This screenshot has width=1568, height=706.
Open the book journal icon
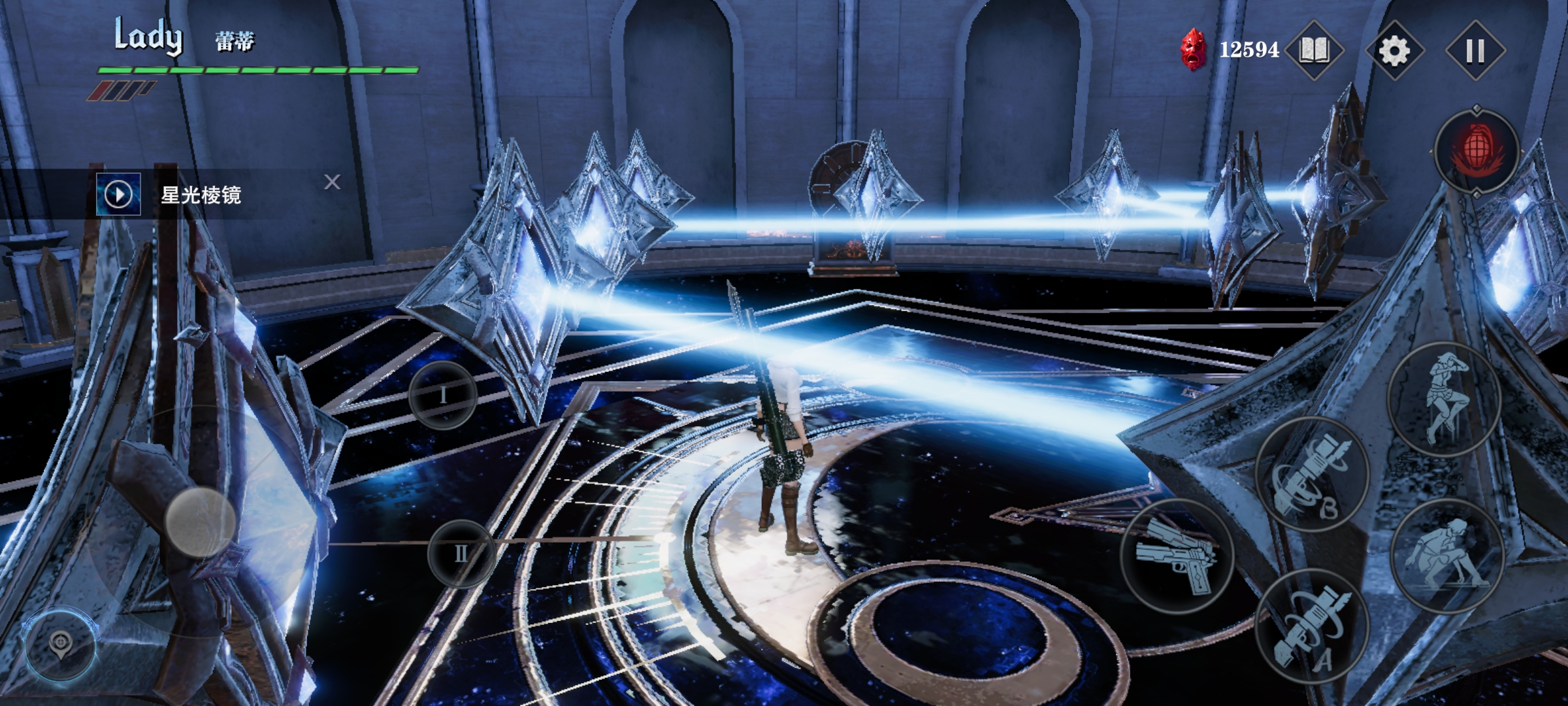[1314, 50]
